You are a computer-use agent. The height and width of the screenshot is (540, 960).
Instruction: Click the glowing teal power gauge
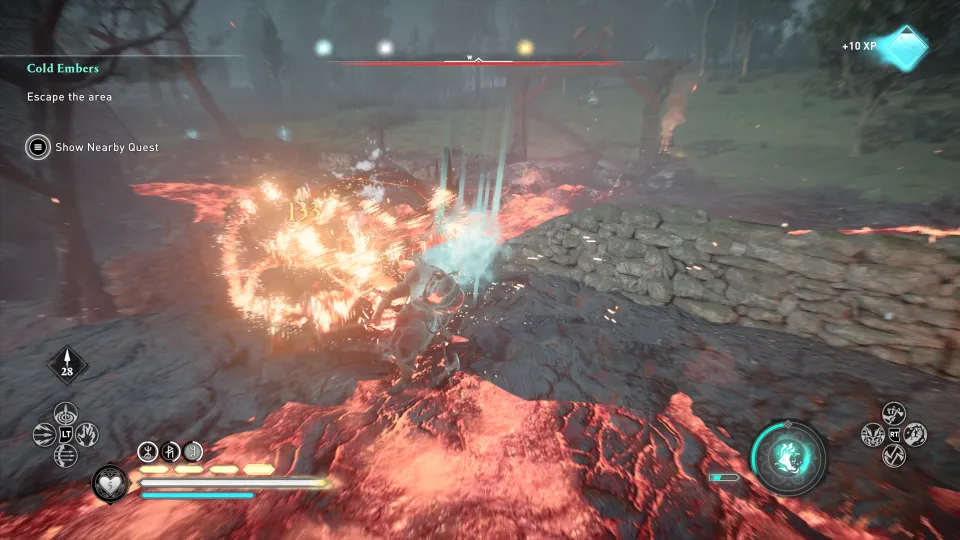tap(789, 457)
